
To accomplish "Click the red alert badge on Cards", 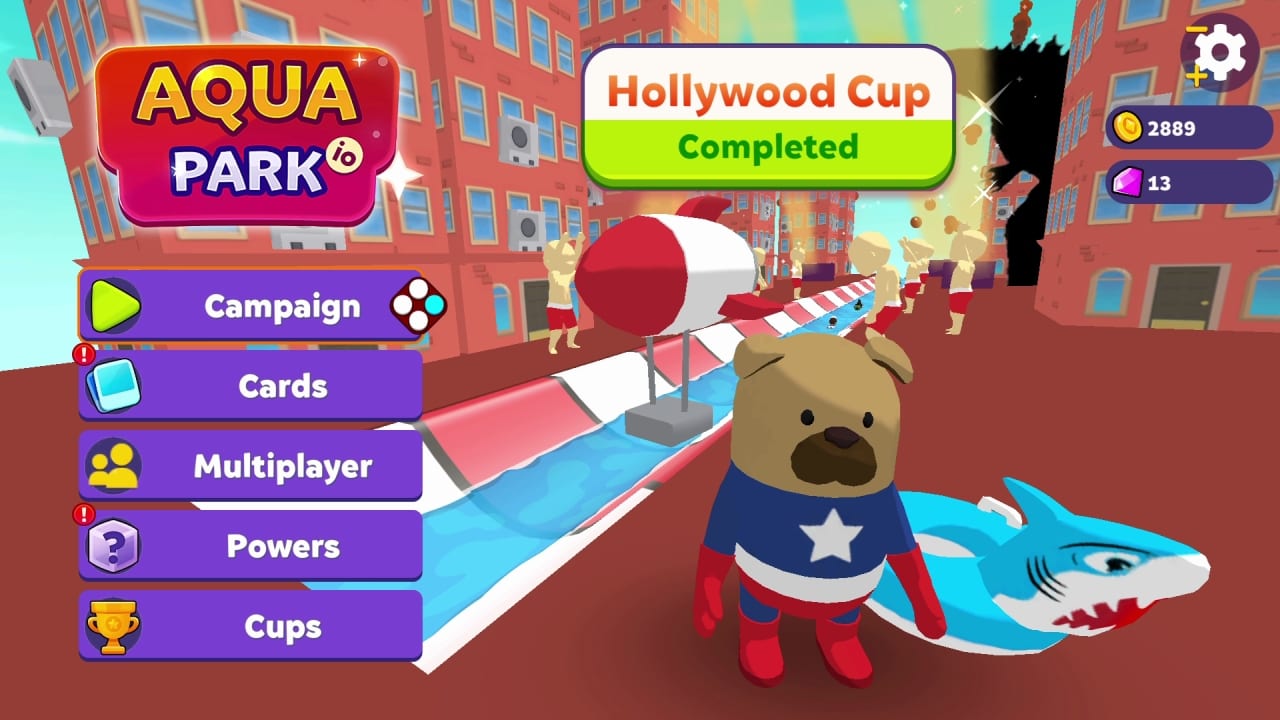I will click(x=85, y=352).
